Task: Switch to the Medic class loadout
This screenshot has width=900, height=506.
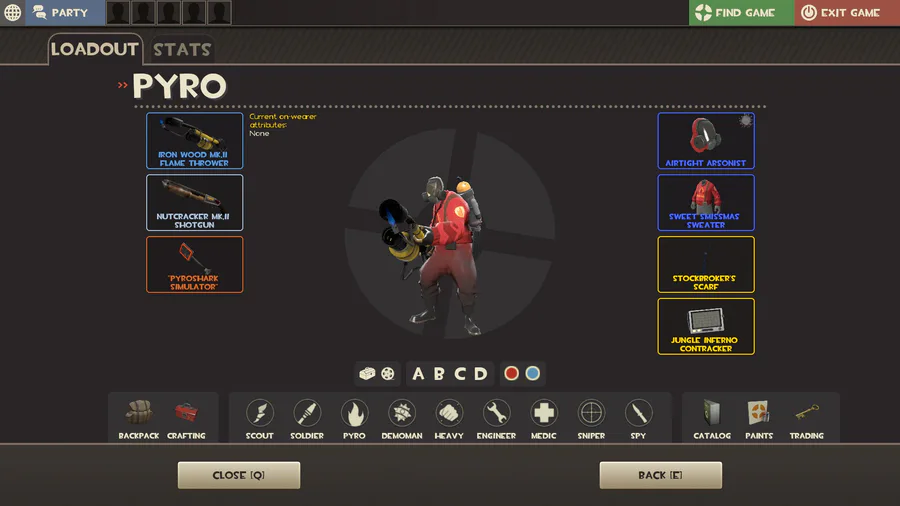Action: pos(544,419)
